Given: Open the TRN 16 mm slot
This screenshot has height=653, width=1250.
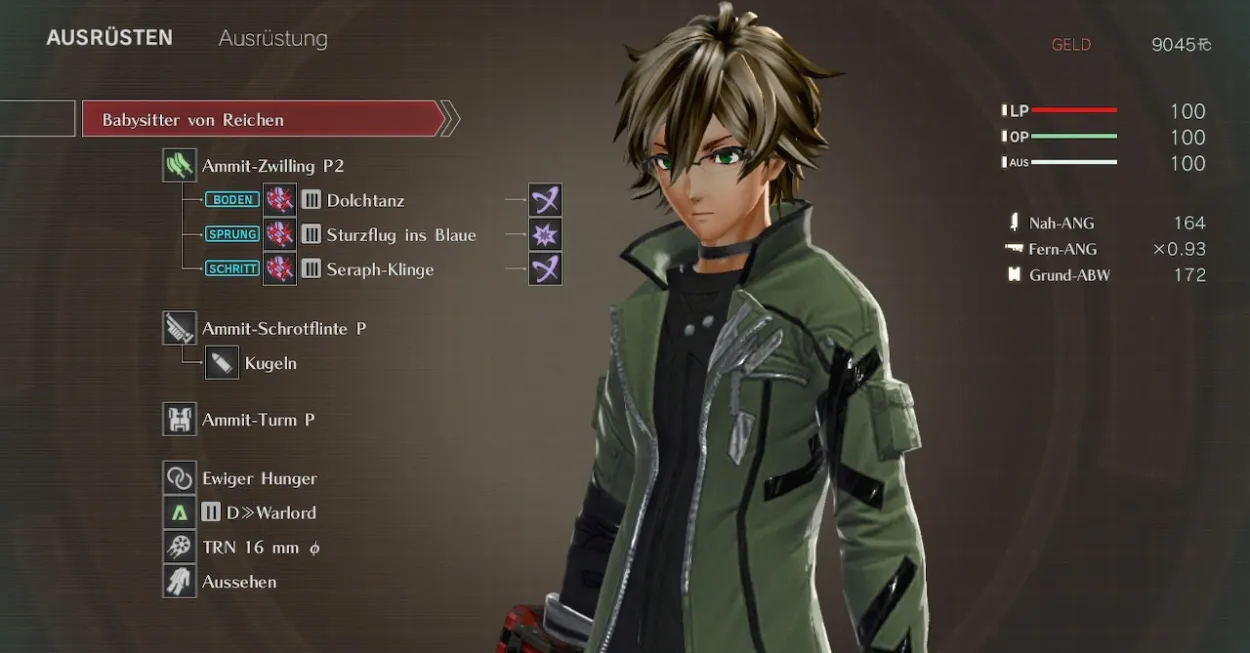Looking at the screenshot, I should pyautogui.click(x=260, y=547).
